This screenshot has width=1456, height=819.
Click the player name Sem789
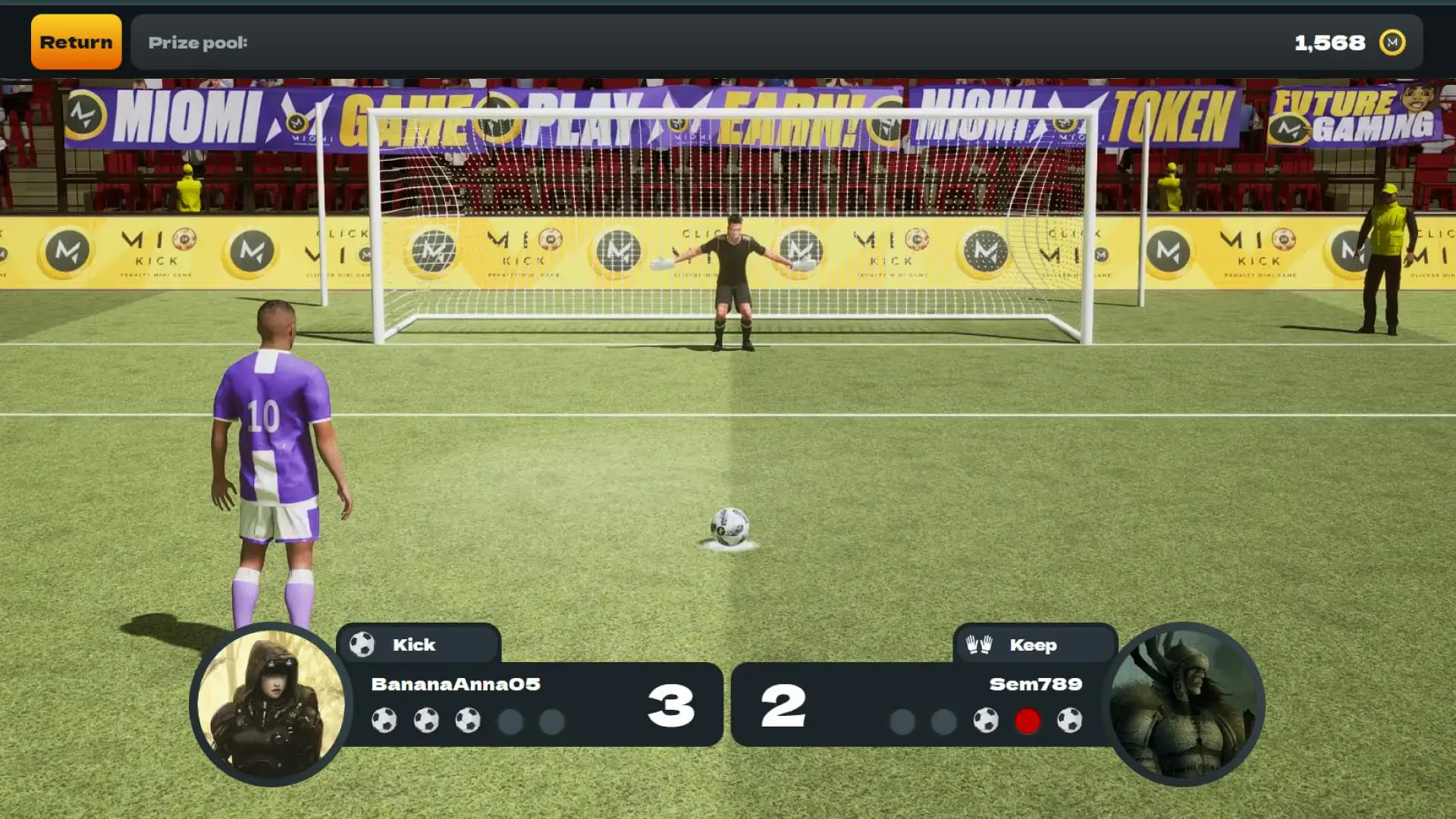click(1036, 684)
